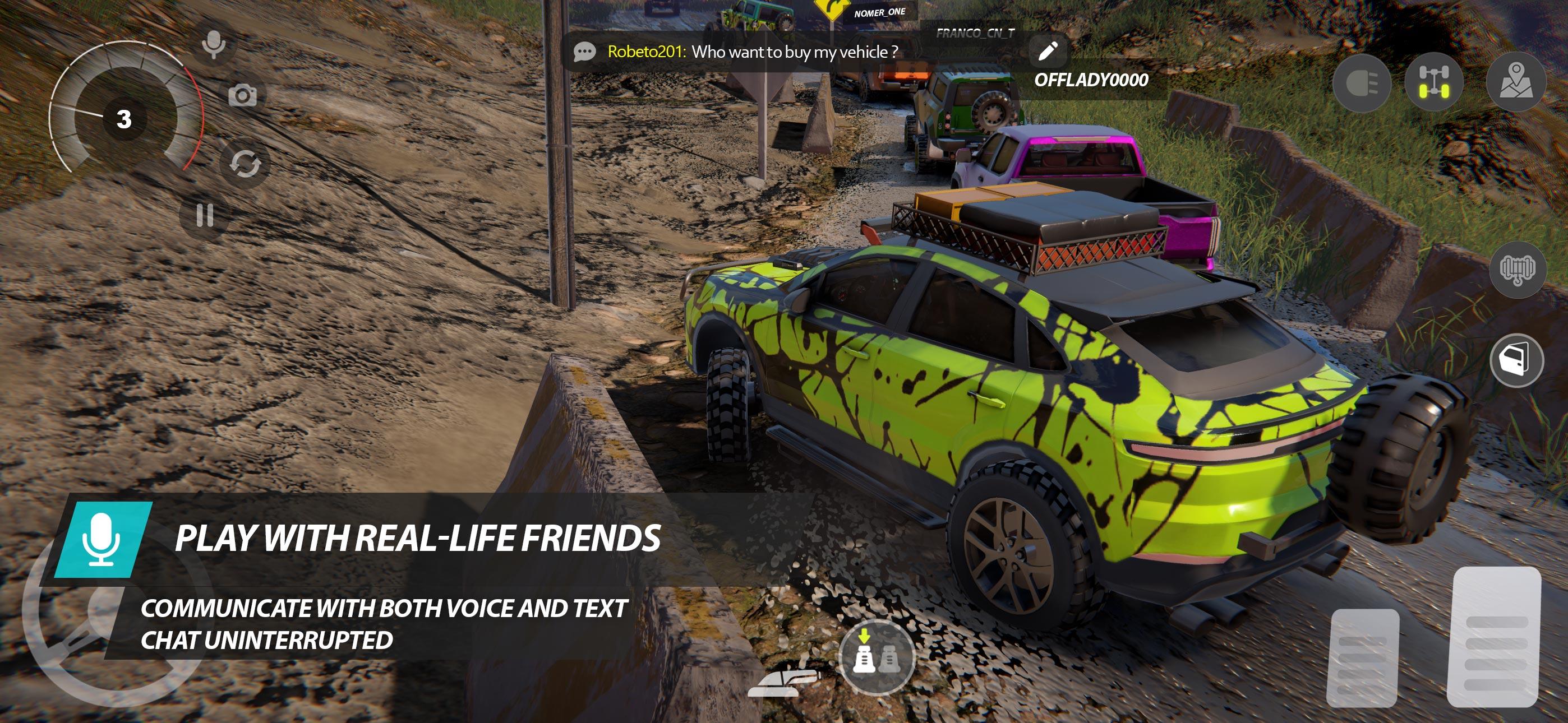The height and width of the screenshot is (723, 1568).
Task: Tap the vehicle respawn/reset icon
Action: [246, 163]
